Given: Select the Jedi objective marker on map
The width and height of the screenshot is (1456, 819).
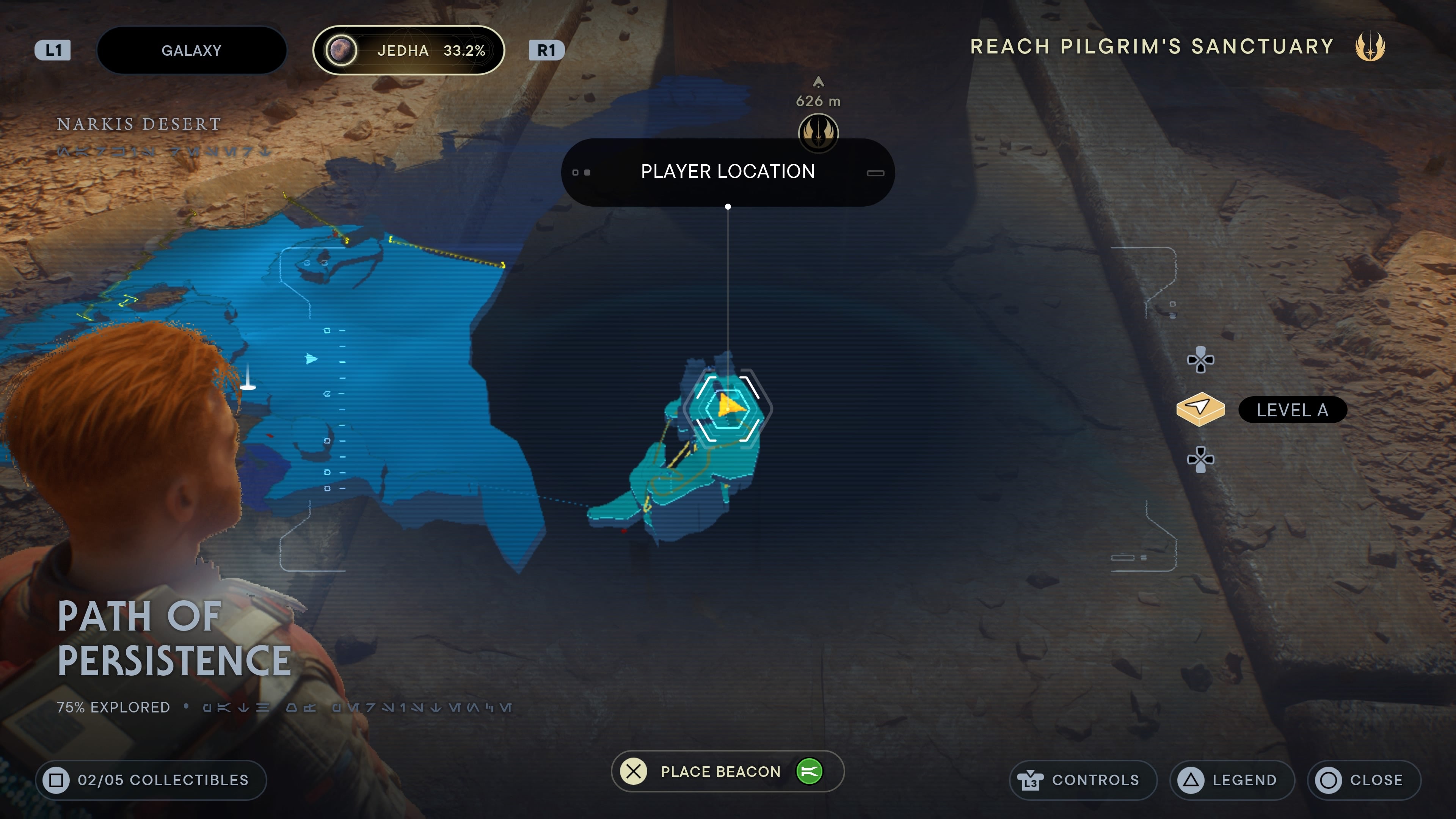Looking at the screenshot, I should coord(818,132).
